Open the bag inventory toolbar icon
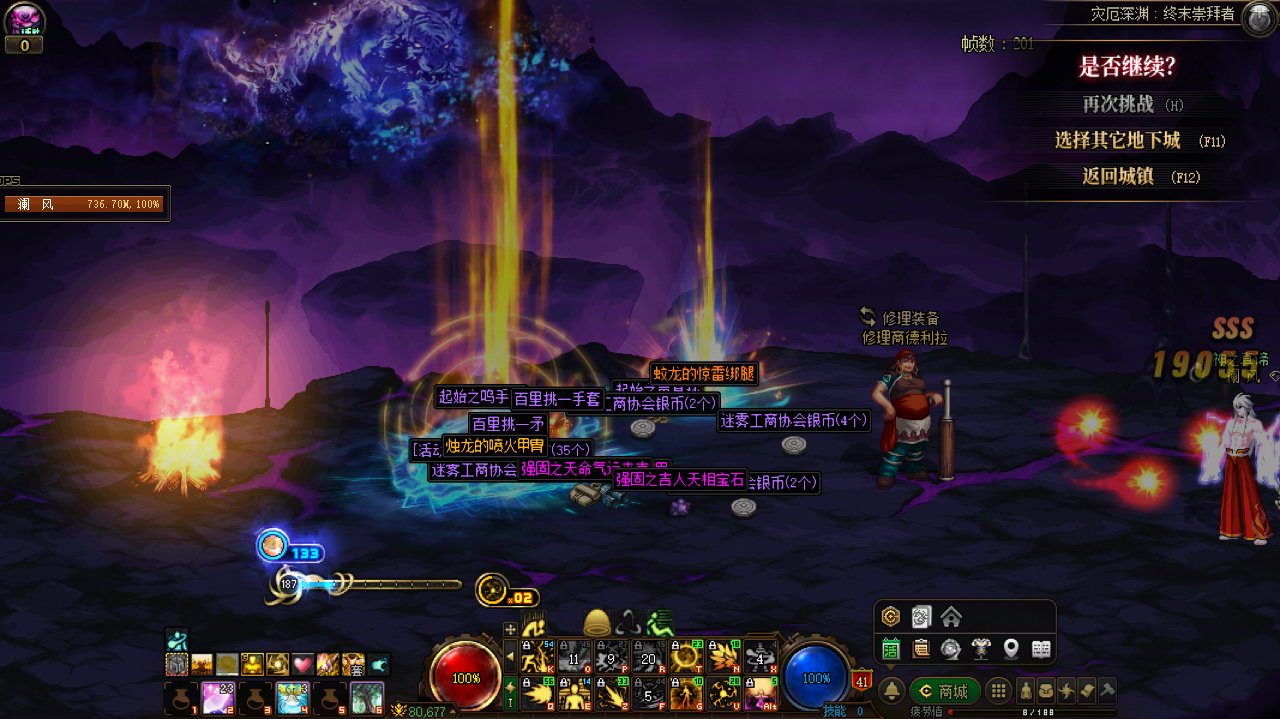This screenshot has width=1280, height=719. point(1045,690)
